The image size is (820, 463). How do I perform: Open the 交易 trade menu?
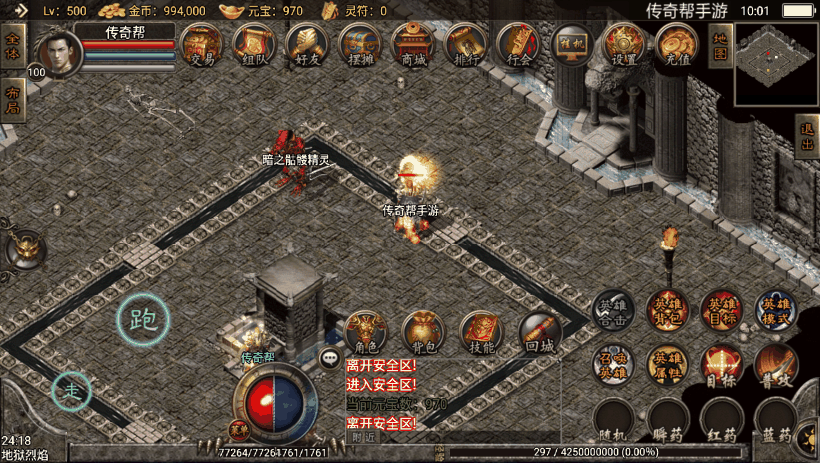[x=200, y=46]
